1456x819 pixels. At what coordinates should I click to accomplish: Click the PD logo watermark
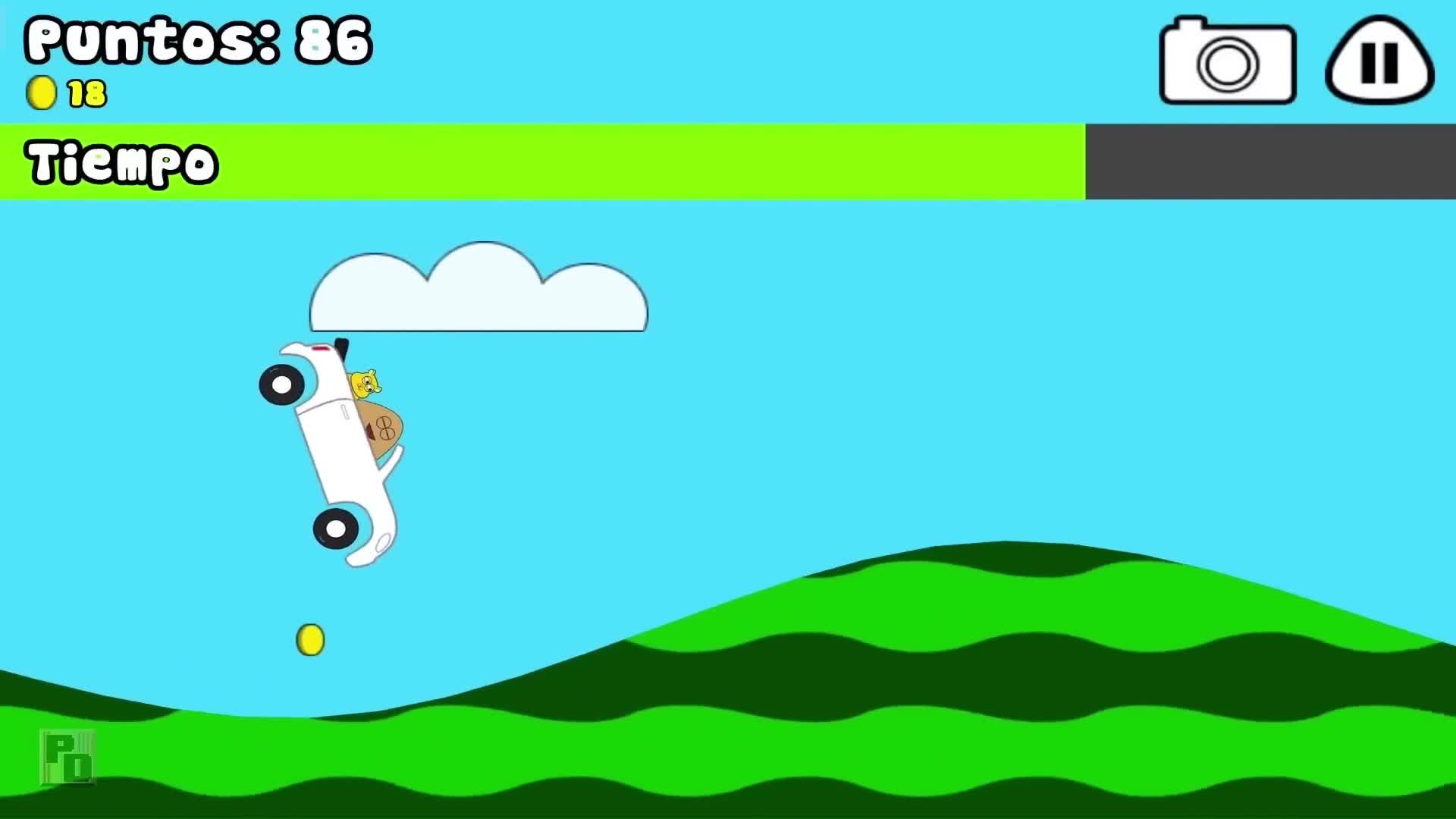coord(67,757)
